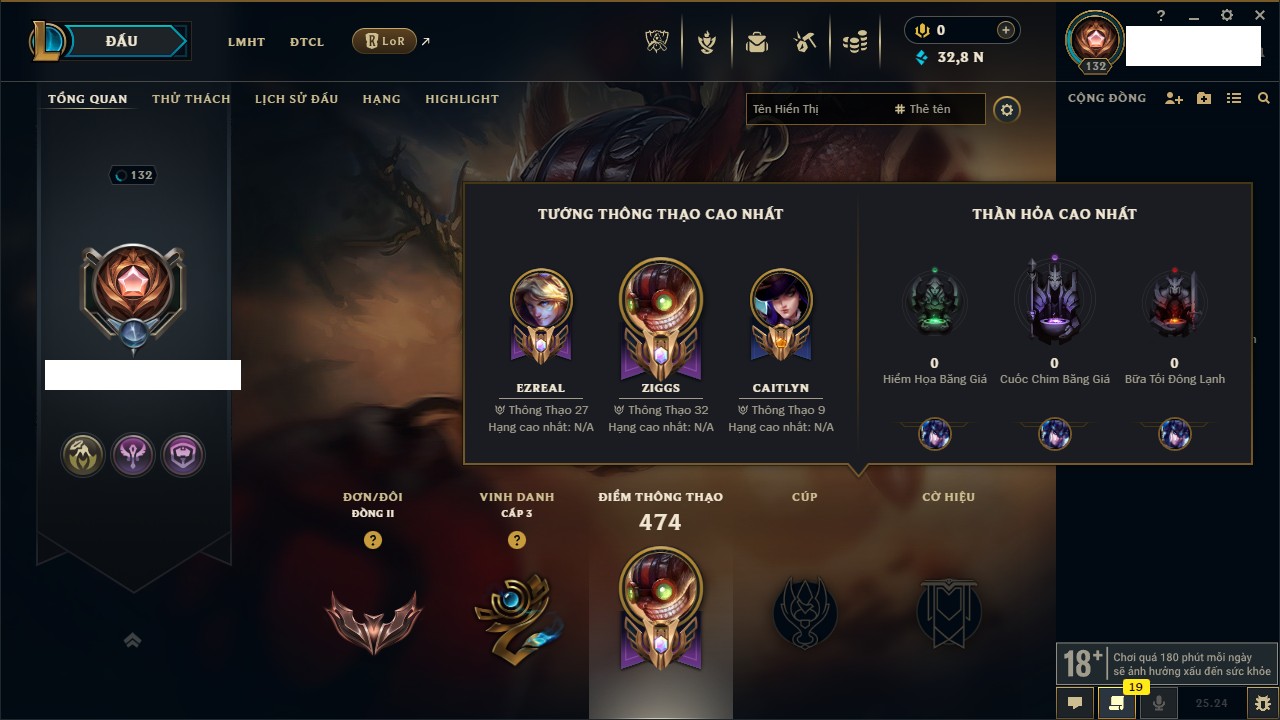Open the HẠNG tab

tap(381, 99)
